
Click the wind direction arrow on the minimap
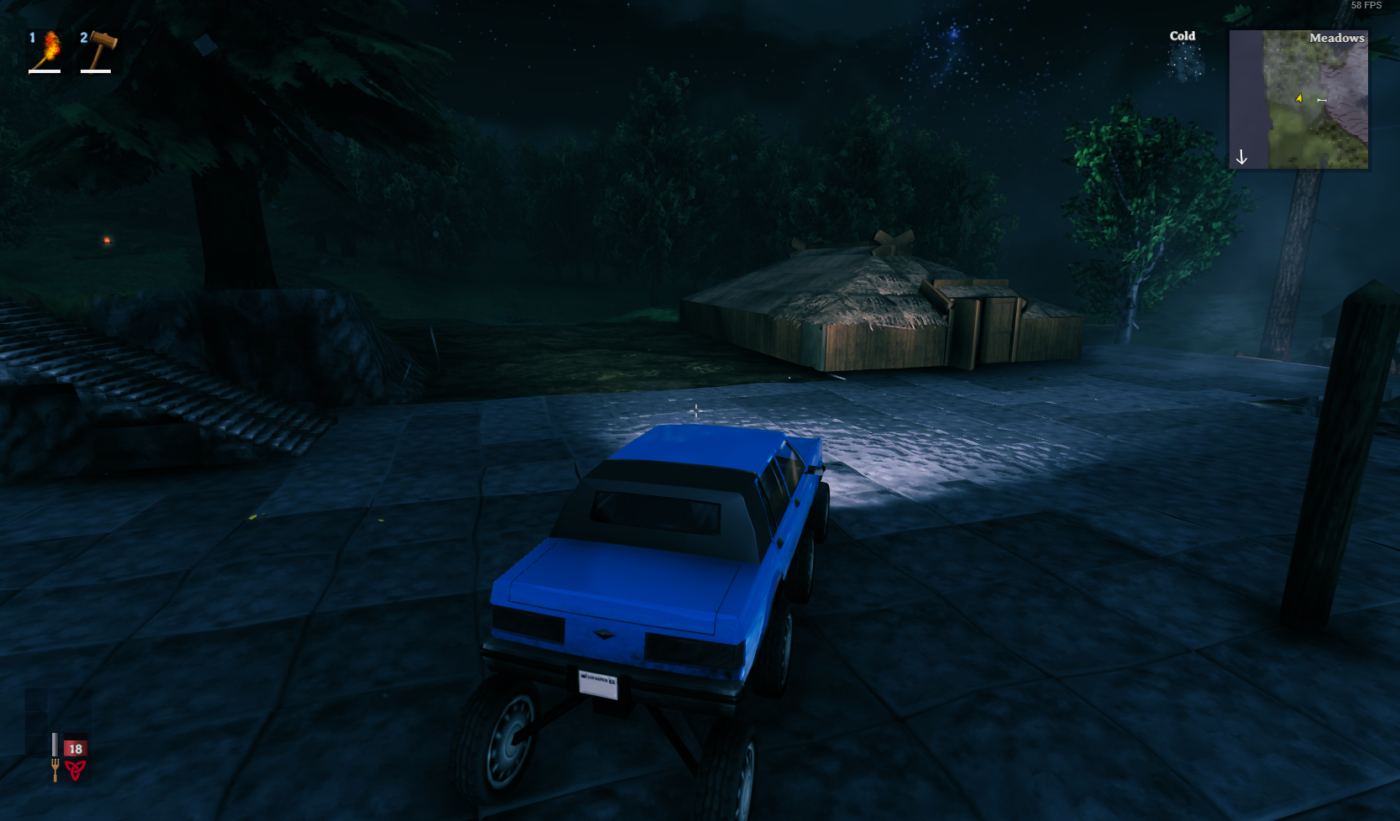click(x=1242, y=157)
